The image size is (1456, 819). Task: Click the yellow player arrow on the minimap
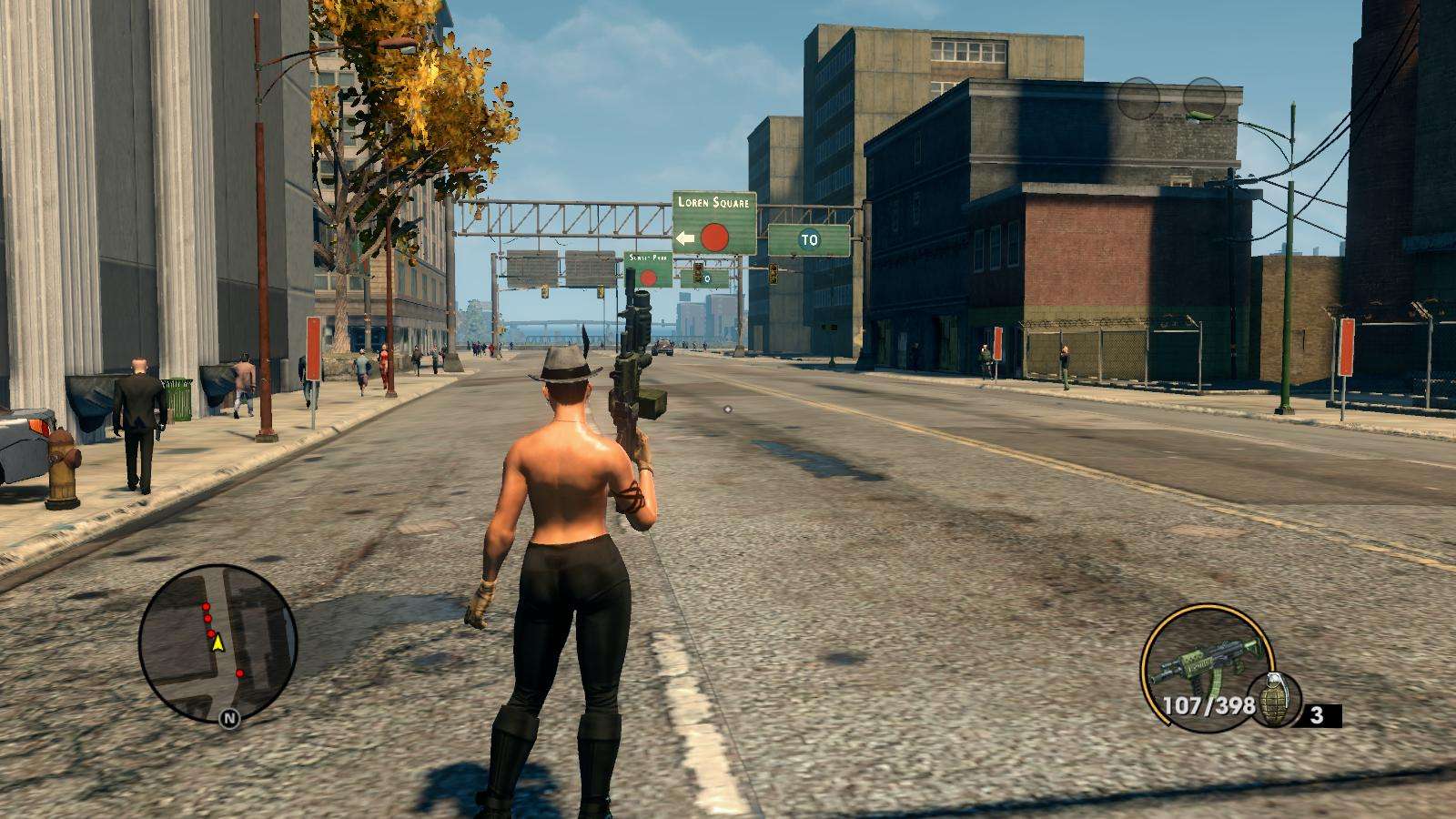[x=217, y=643]
